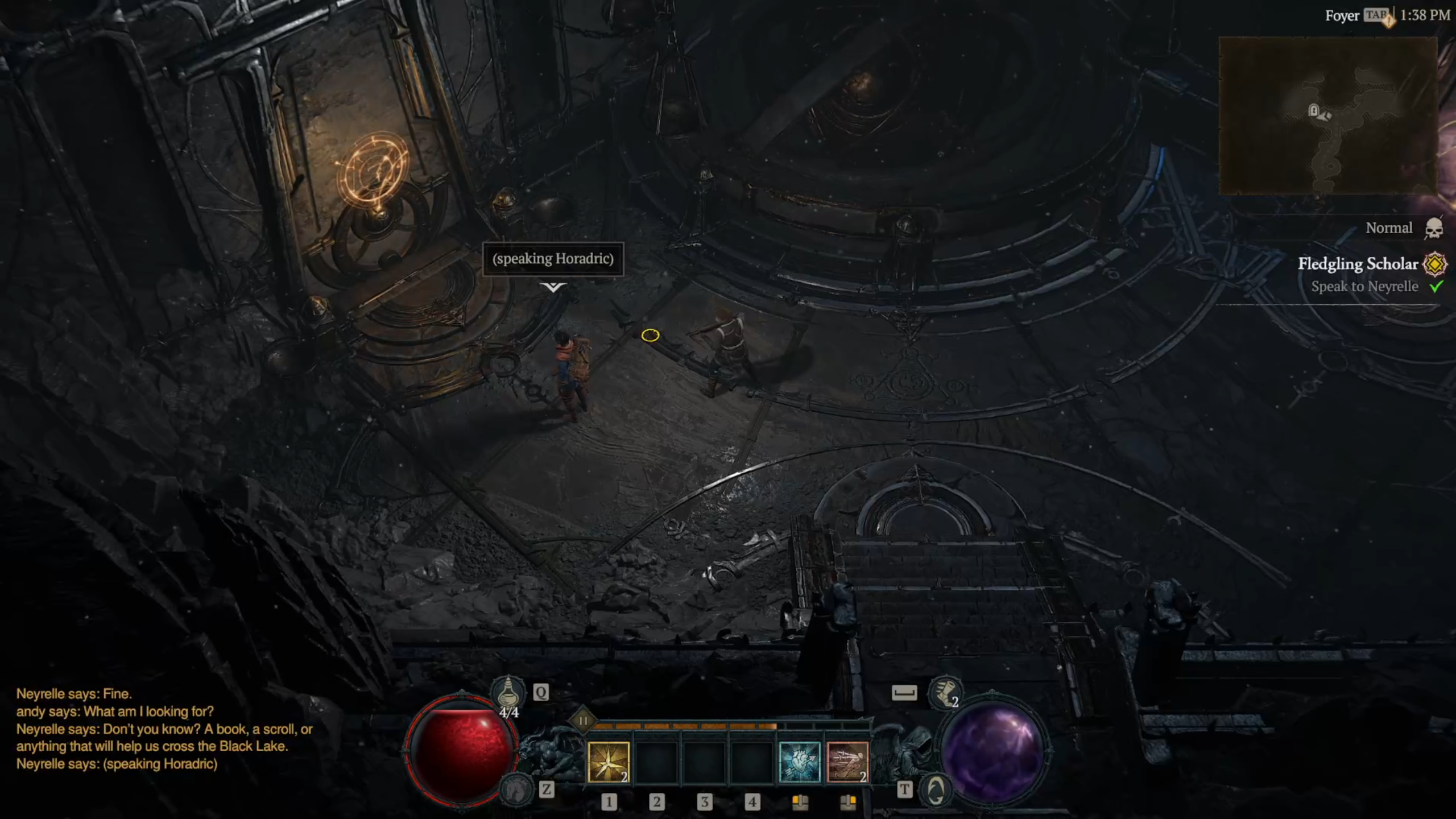This screenshot has height=819, width=1456.
Task: Advance the (speaking Horadric) dialogue bubble
Action: coord(553,259)
